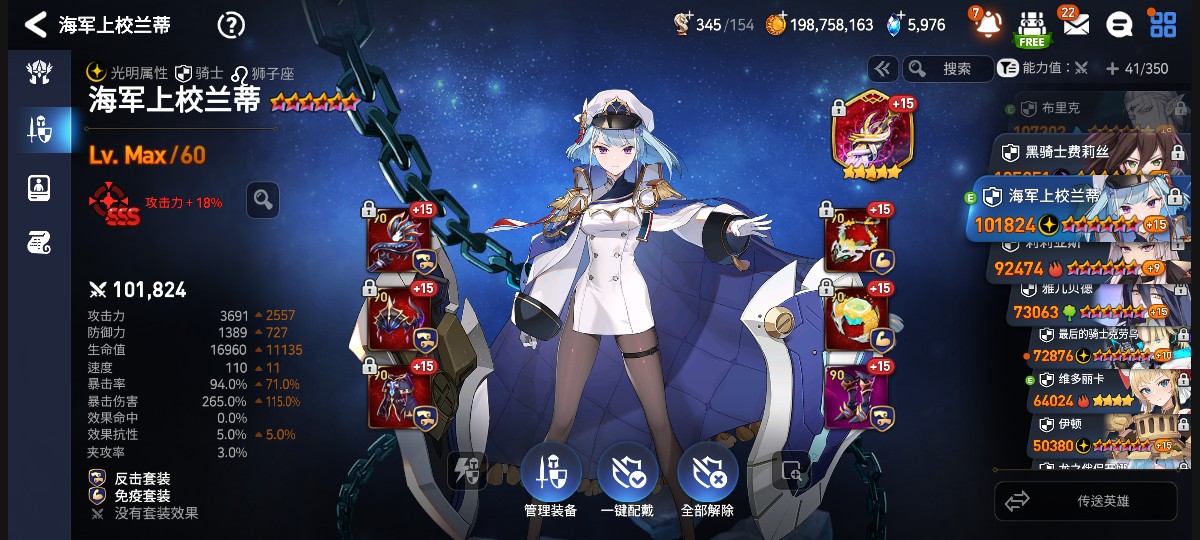Switch to the scroll tab in sidebar
This screenshot has height=540, width=1200.
(x=40, y=241)
